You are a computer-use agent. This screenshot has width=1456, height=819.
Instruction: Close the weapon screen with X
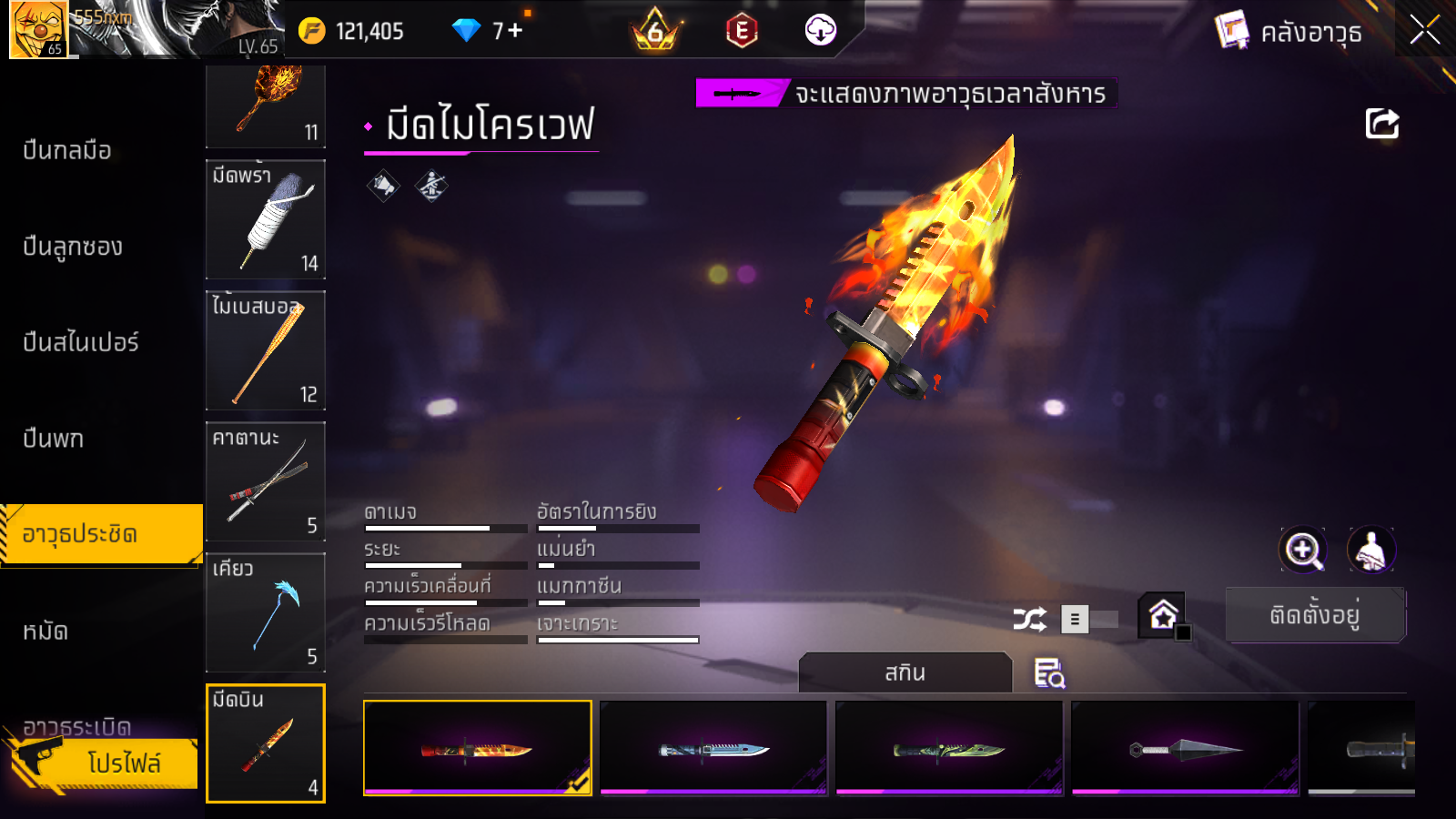[1424, 30]
